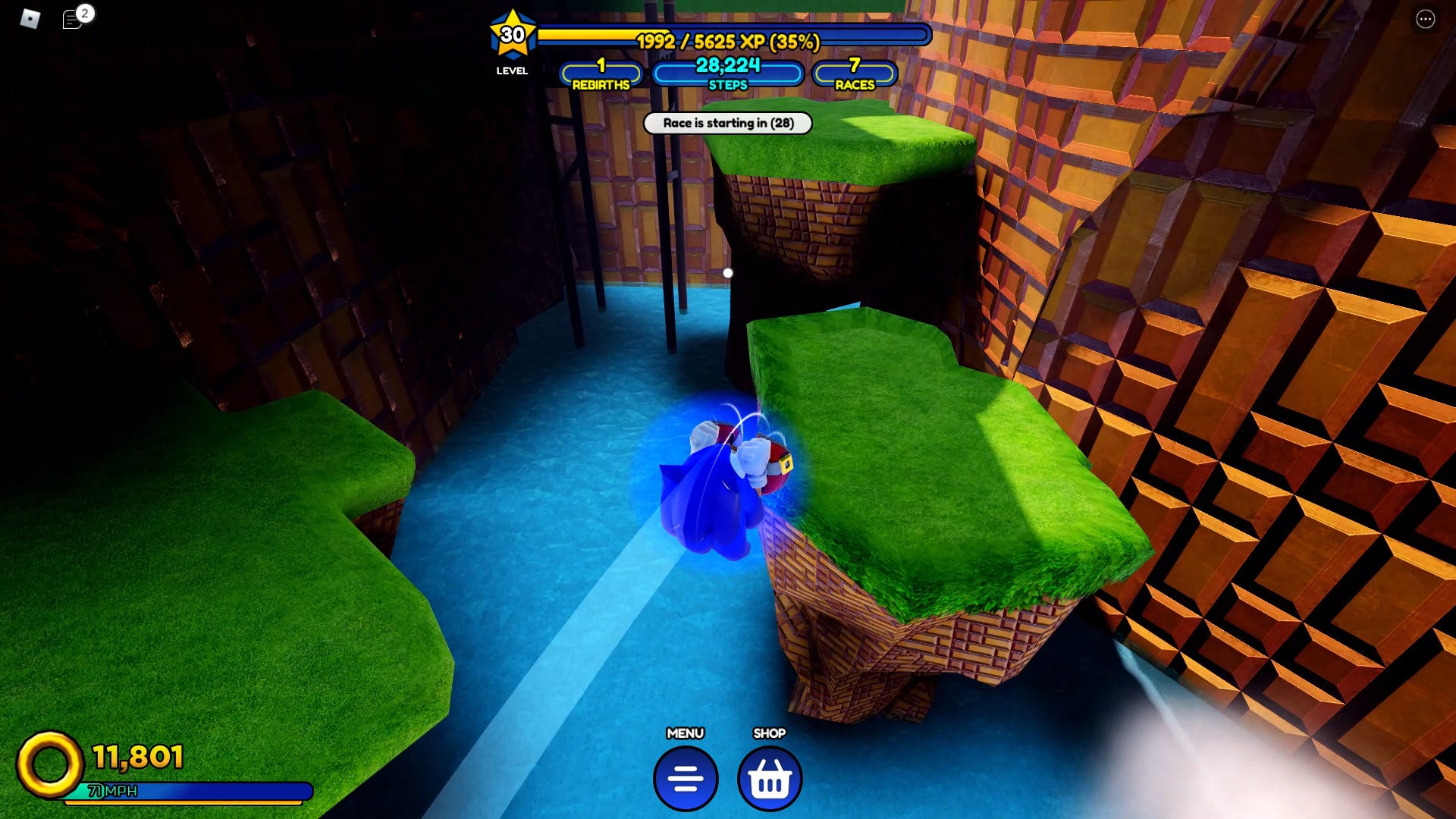Screen dimensions: 1456x819
Task: Open the chat icon with 2 notifications
Action: [x=72, y=18]
